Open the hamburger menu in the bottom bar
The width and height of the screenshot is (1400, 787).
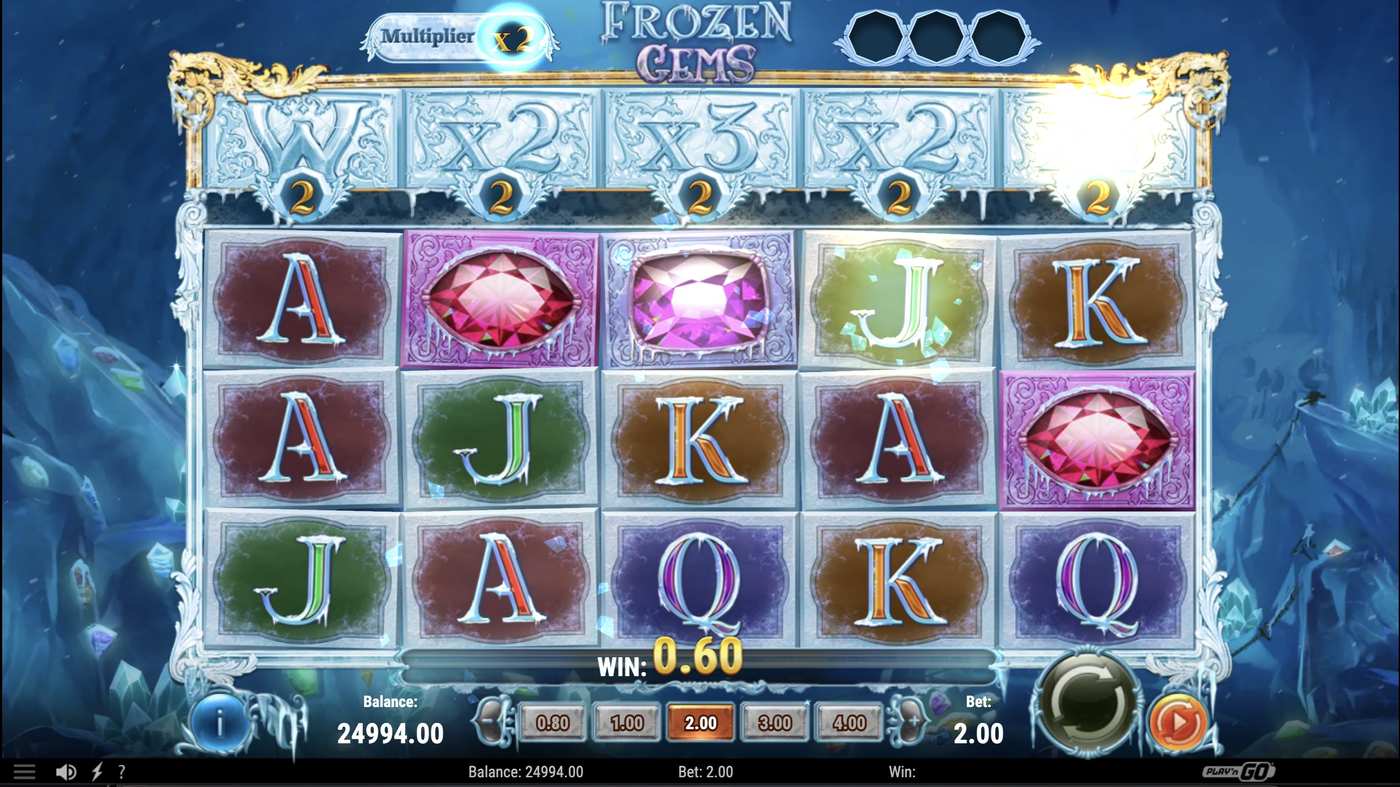(x=25, y=770)
